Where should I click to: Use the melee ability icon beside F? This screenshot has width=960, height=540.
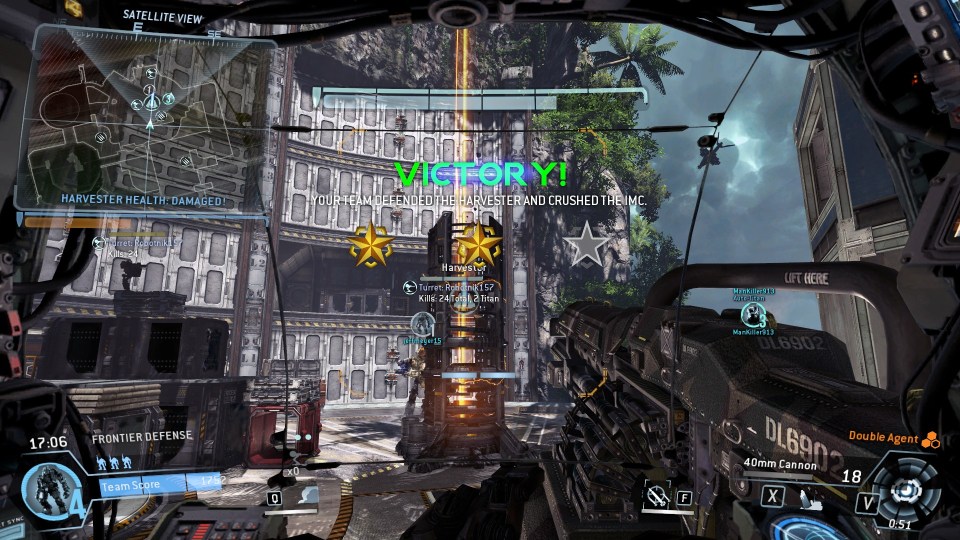pos(658,495)
